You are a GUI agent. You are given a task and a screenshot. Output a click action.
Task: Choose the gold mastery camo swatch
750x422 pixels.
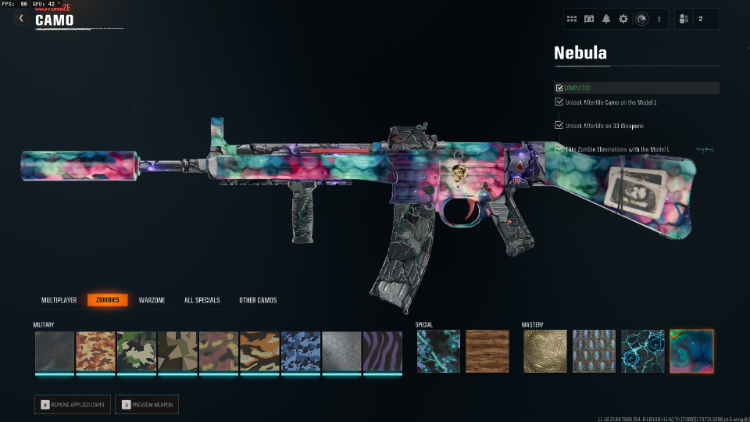[x=544, y=351]
